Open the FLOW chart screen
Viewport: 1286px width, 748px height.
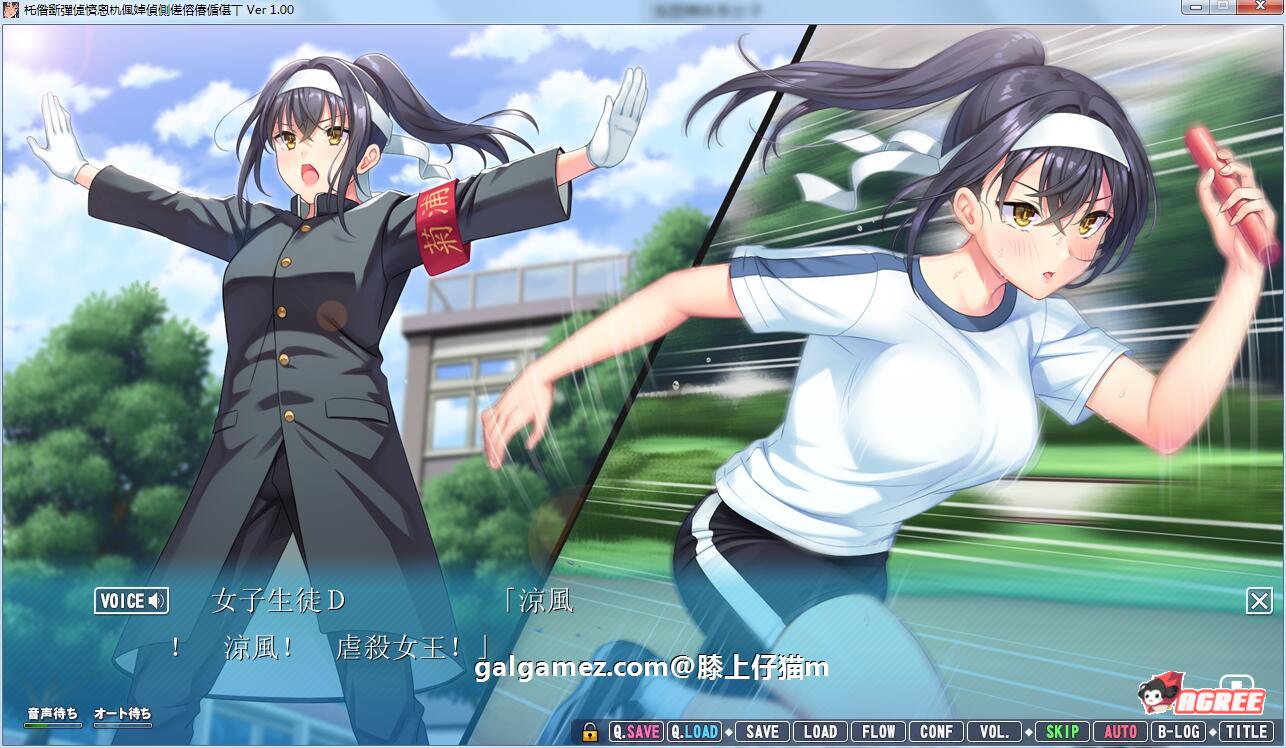click(878, 731)
